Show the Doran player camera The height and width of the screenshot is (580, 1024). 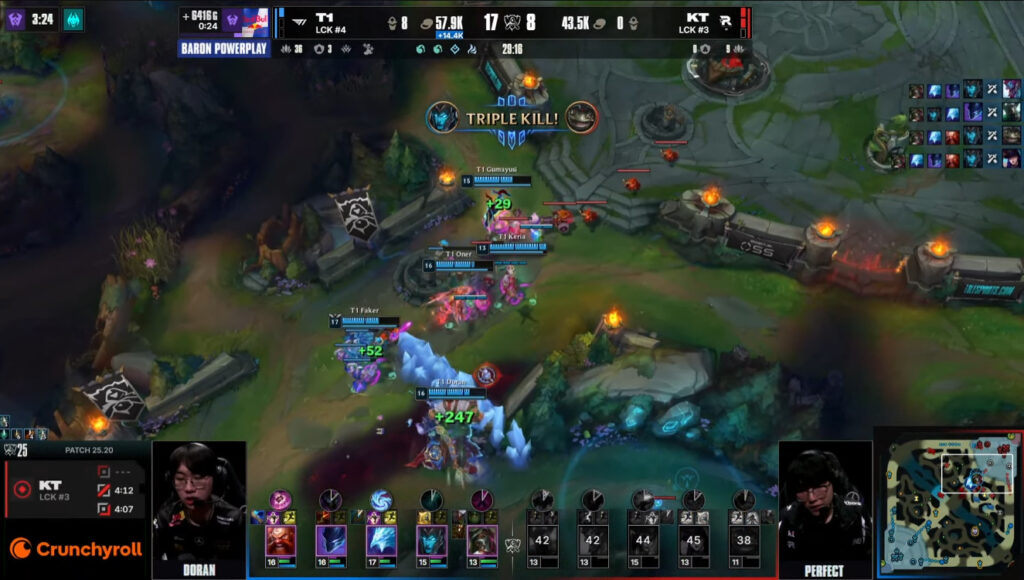198,505
